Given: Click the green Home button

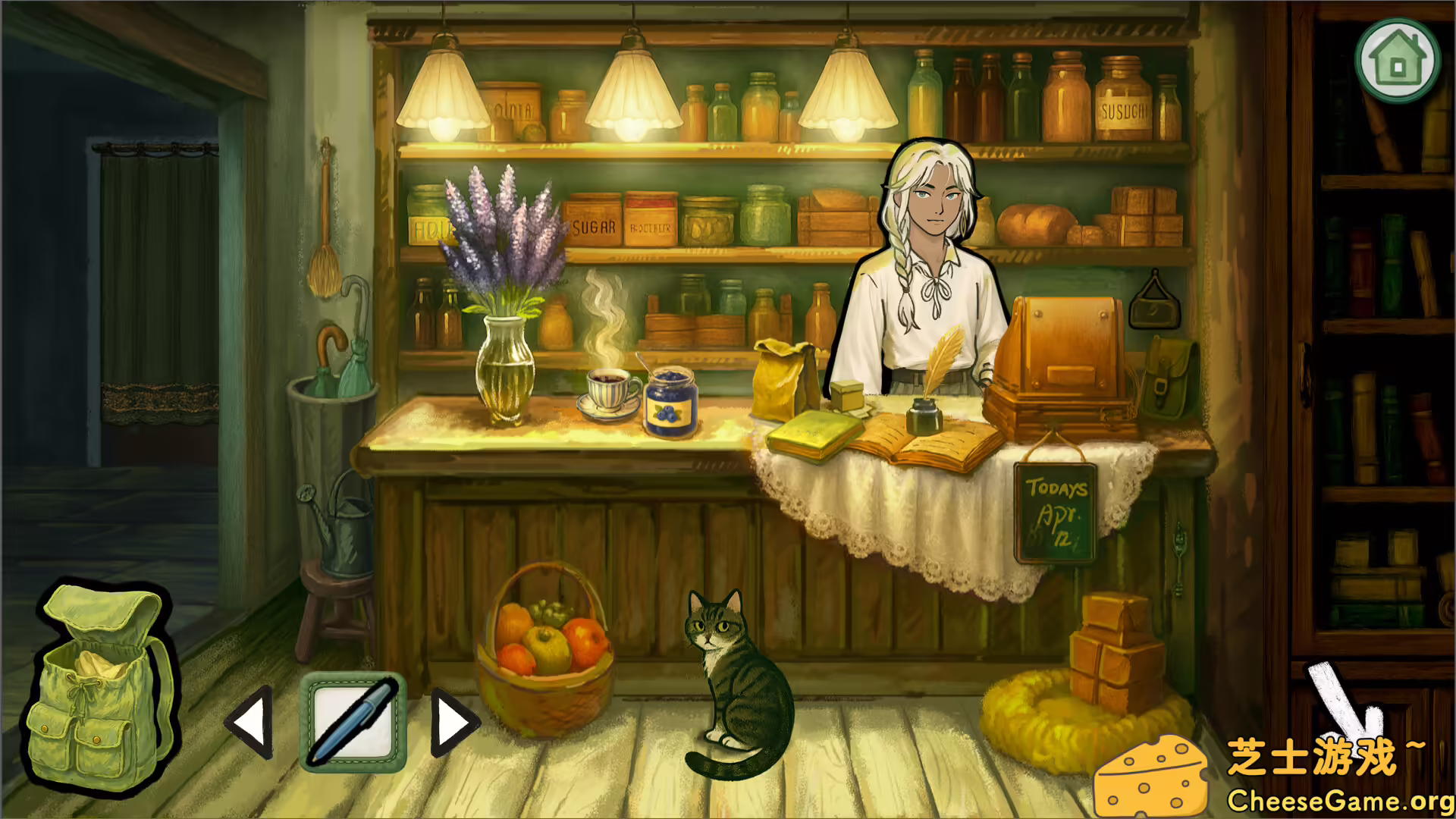Looking at the screenshot, I should 1398,62.
